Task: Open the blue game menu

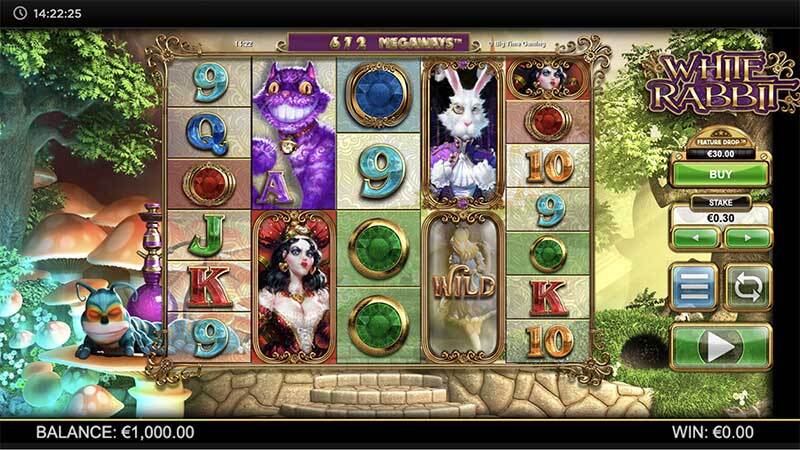Action: (694, 286)
